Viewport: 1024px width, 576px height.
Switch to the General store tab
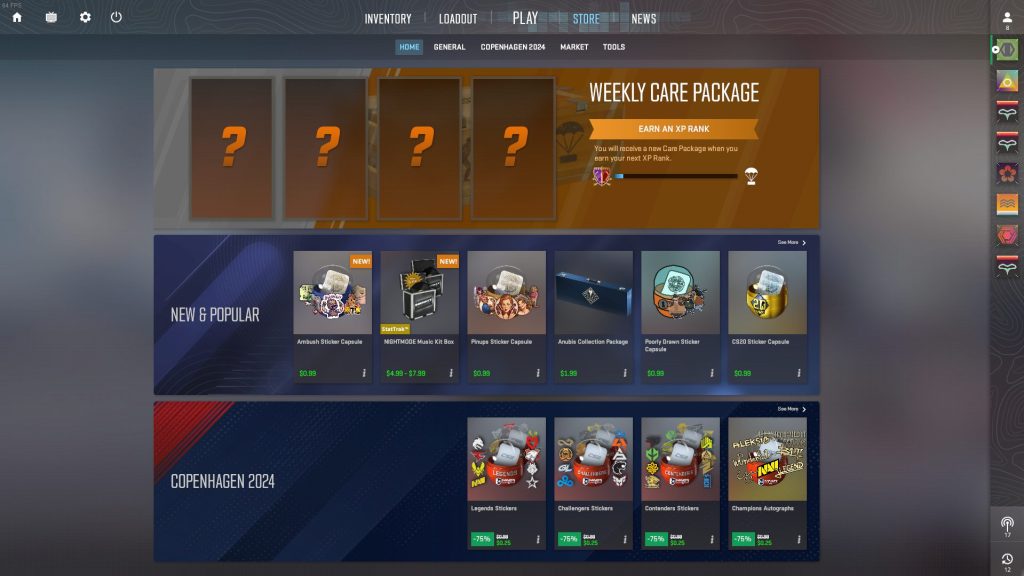(449, 47)
